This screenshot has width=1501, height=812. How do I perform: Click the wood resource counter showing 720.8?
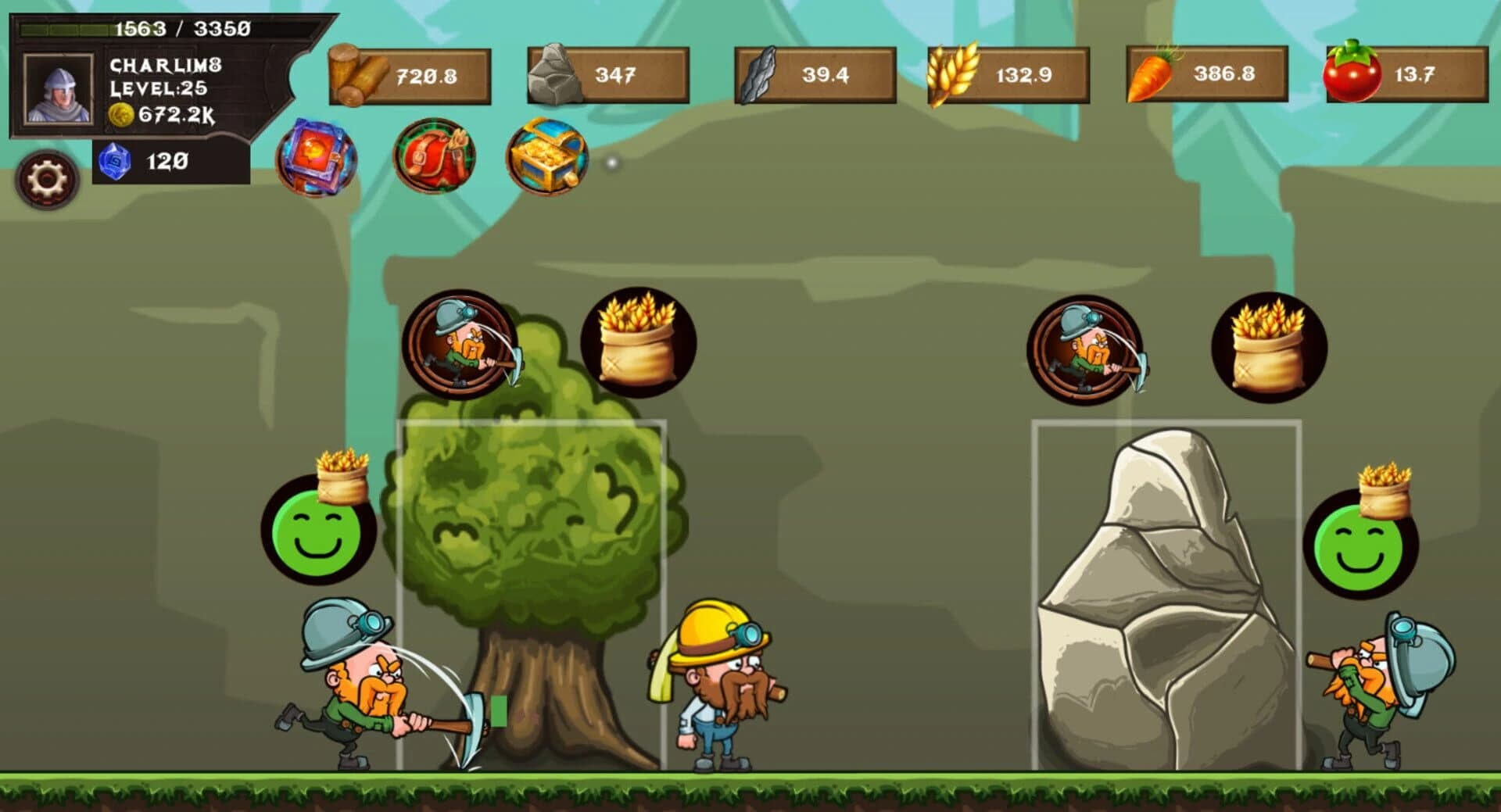(410, 75)
